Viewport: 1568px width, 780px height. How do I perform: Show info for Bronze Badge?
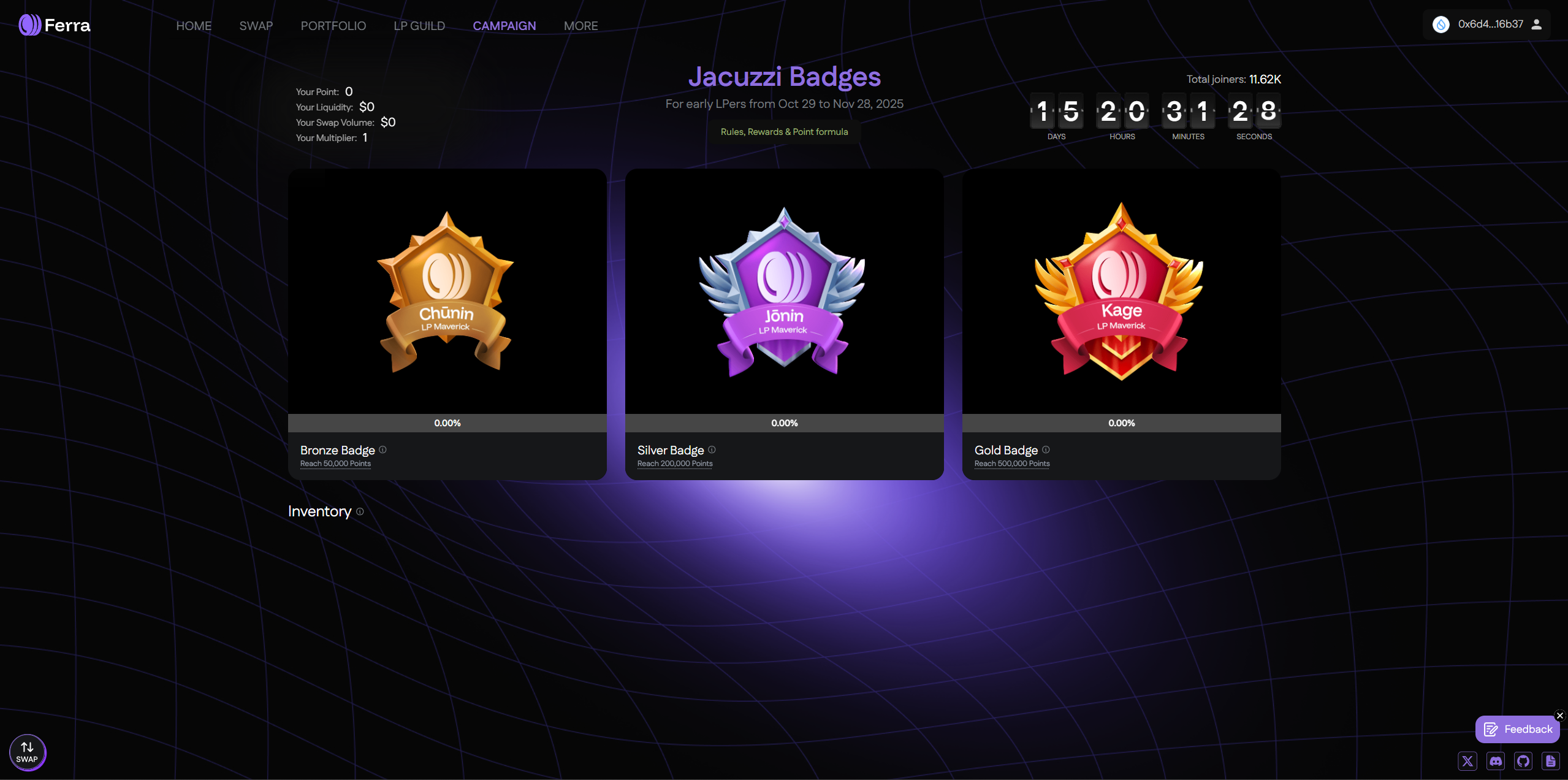point(382,449)
